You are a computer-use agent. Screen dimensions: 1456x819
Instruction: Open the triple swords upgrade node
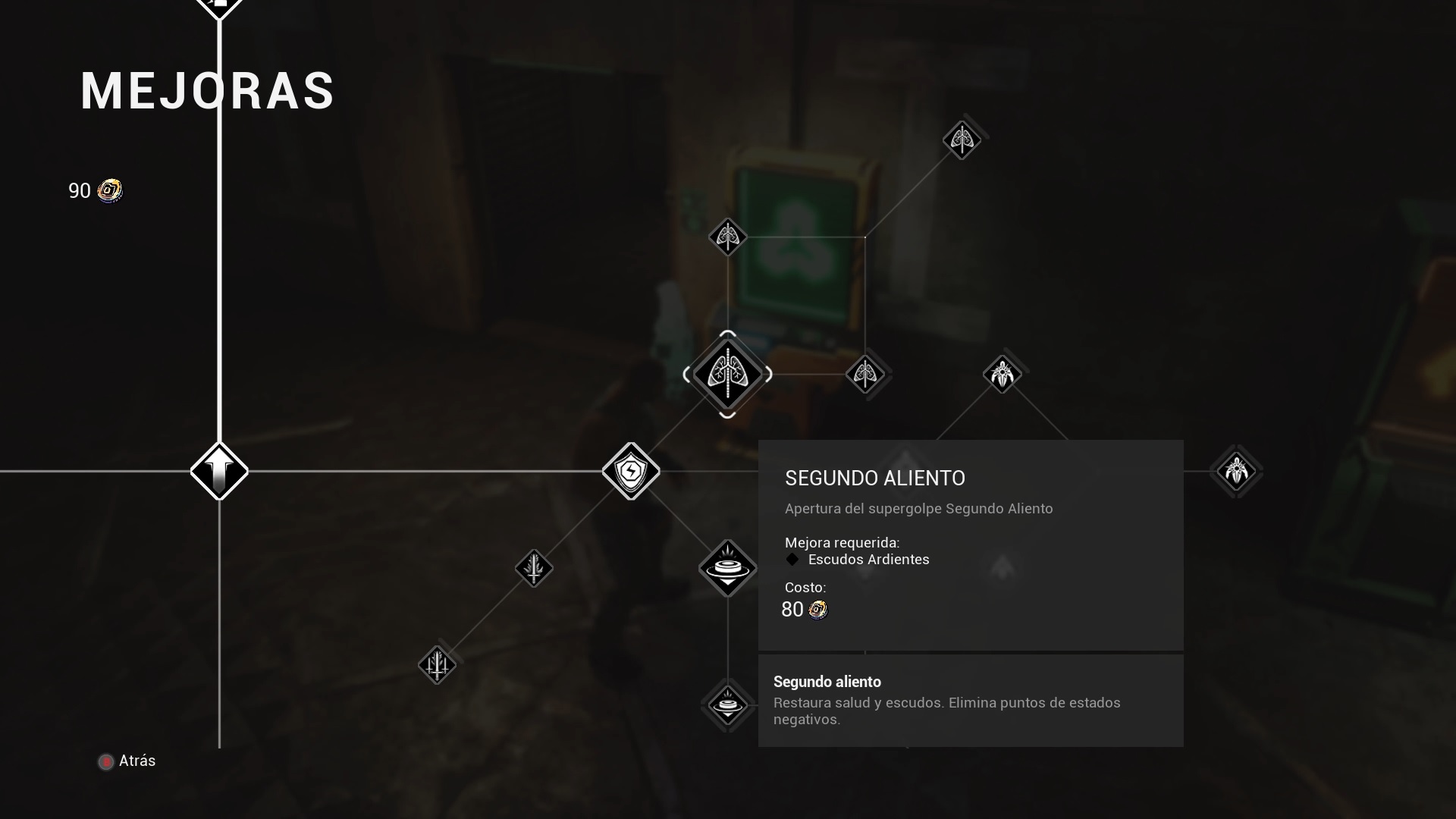pos(437,665)
